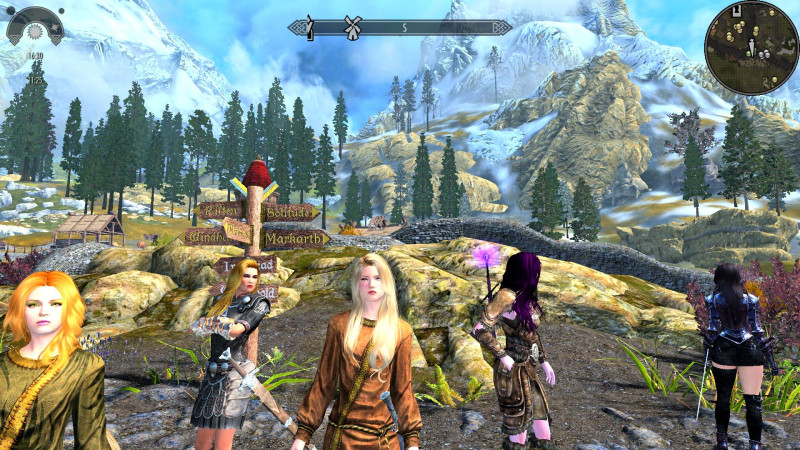Click the circular minimap
Viewport: 800px width, 450px height.
(x=750, y=45)
